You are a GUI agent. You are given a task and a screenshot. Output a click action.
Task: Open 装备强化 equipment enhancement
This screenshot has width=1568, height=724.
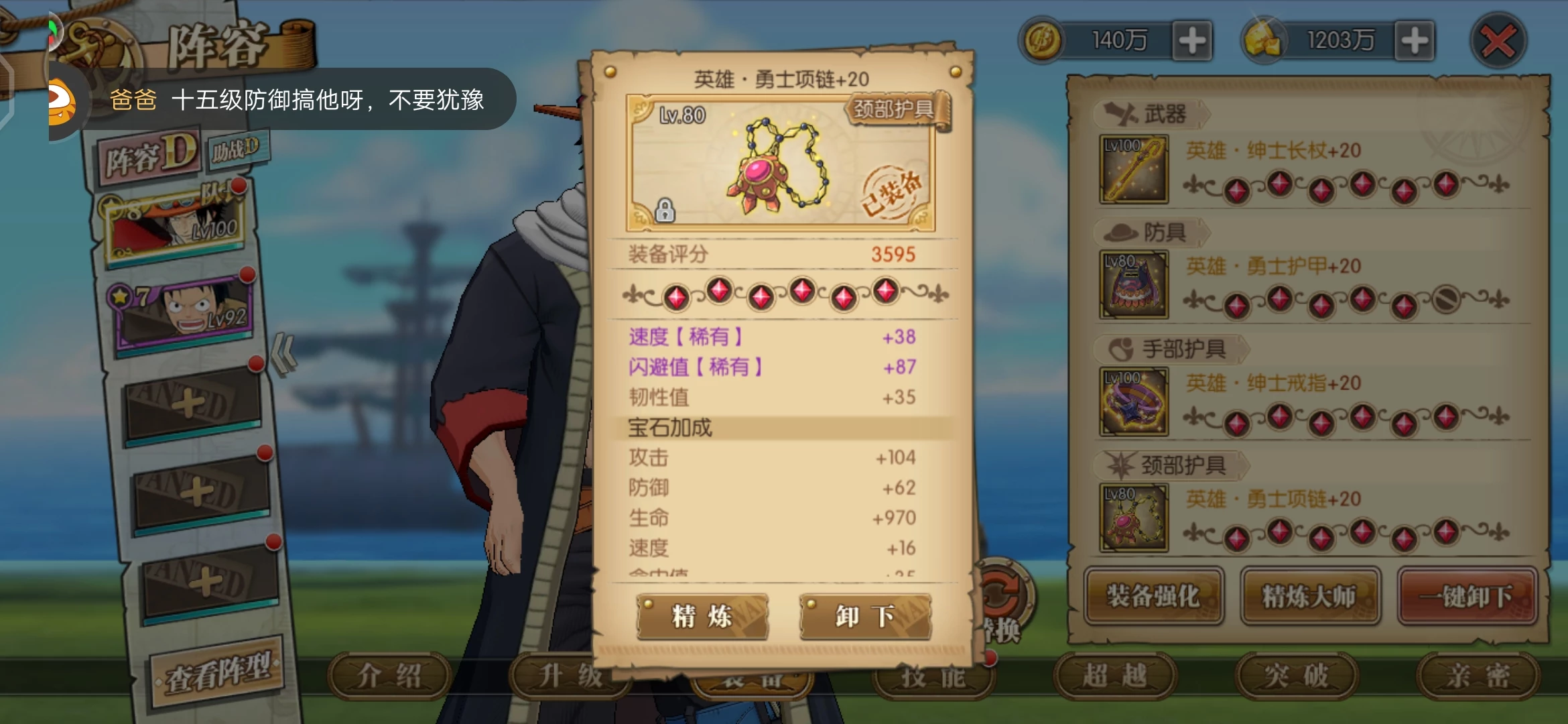pos(1154,596)
